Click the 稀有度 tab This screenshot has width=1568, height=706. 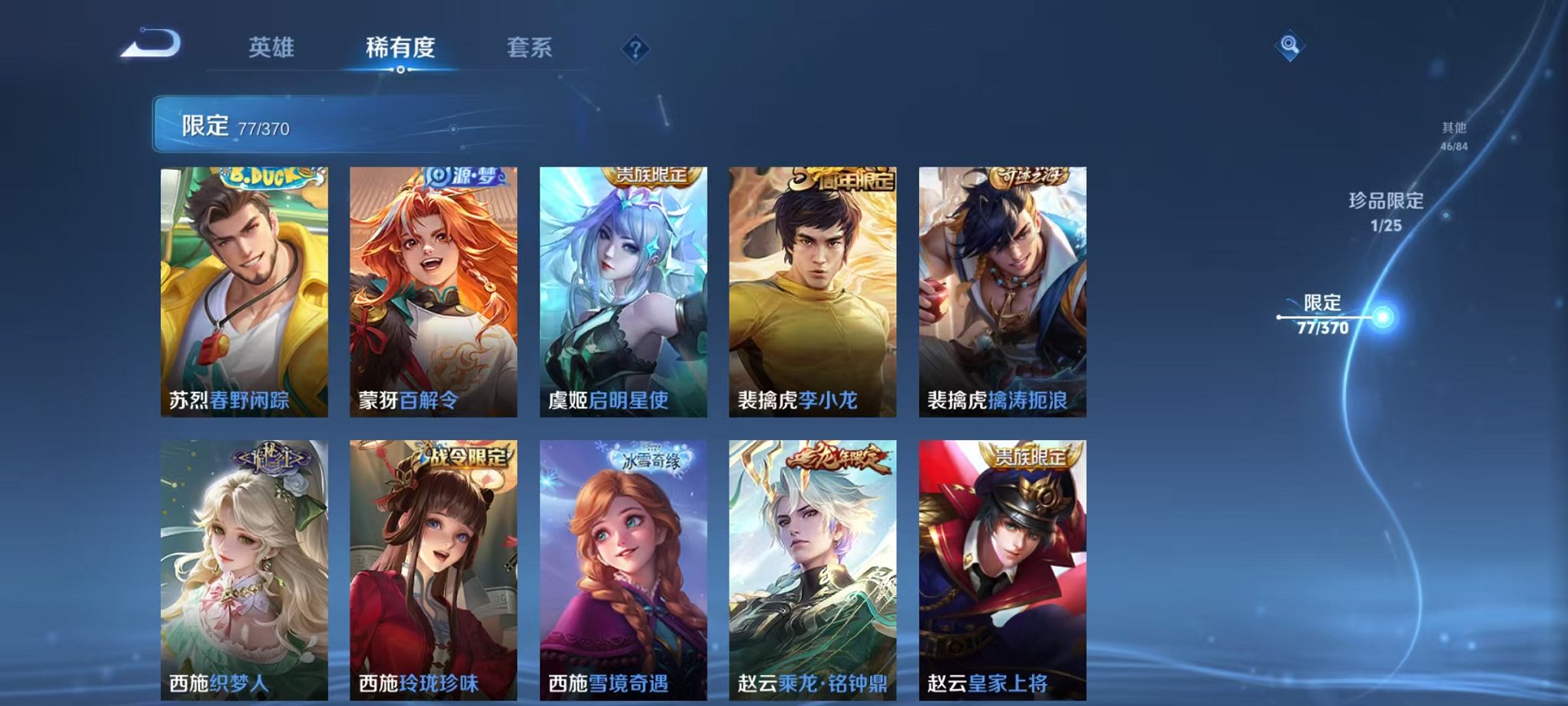399,48
